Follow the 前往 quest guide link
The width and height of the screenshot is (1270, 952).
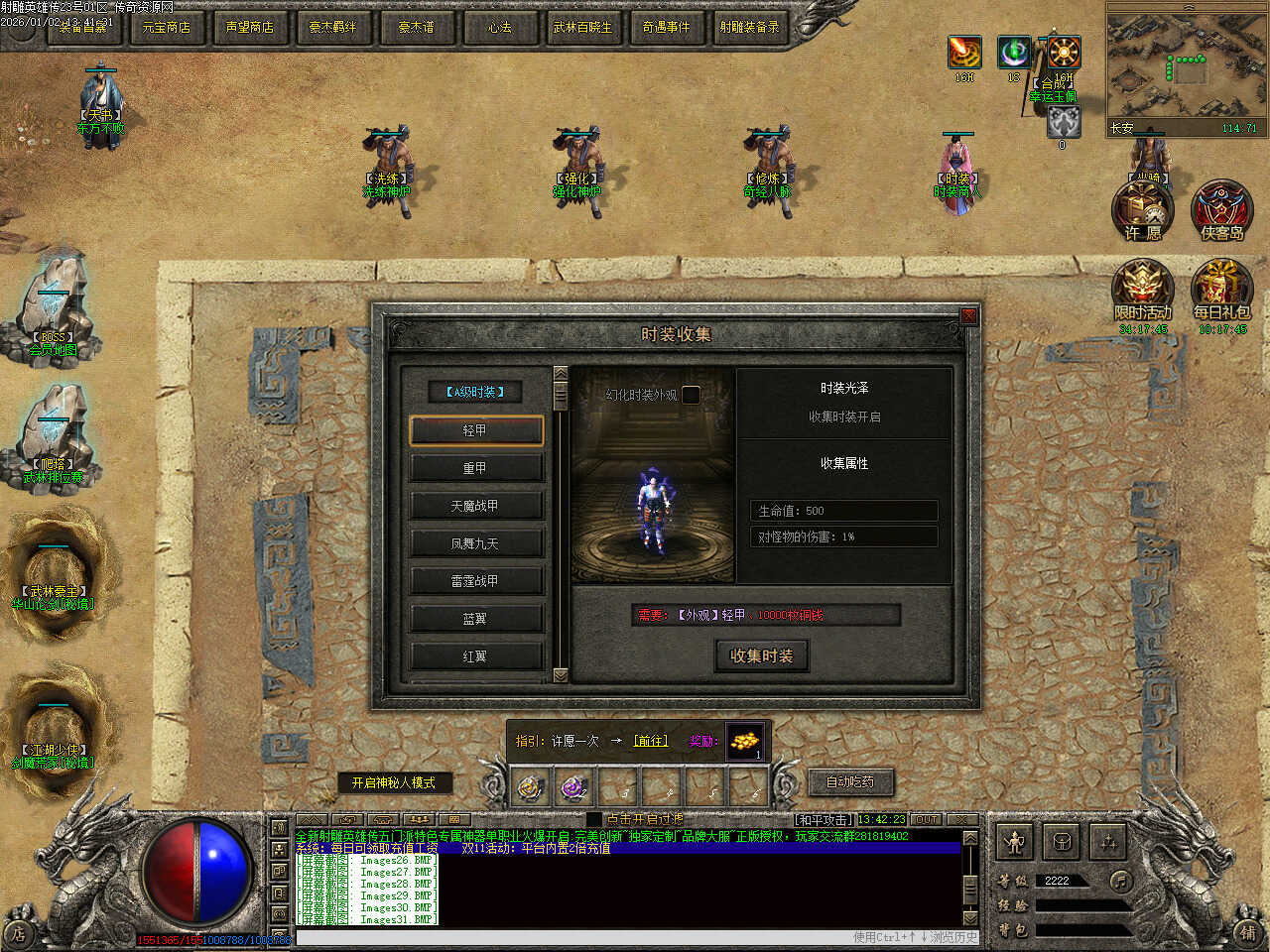651,741
